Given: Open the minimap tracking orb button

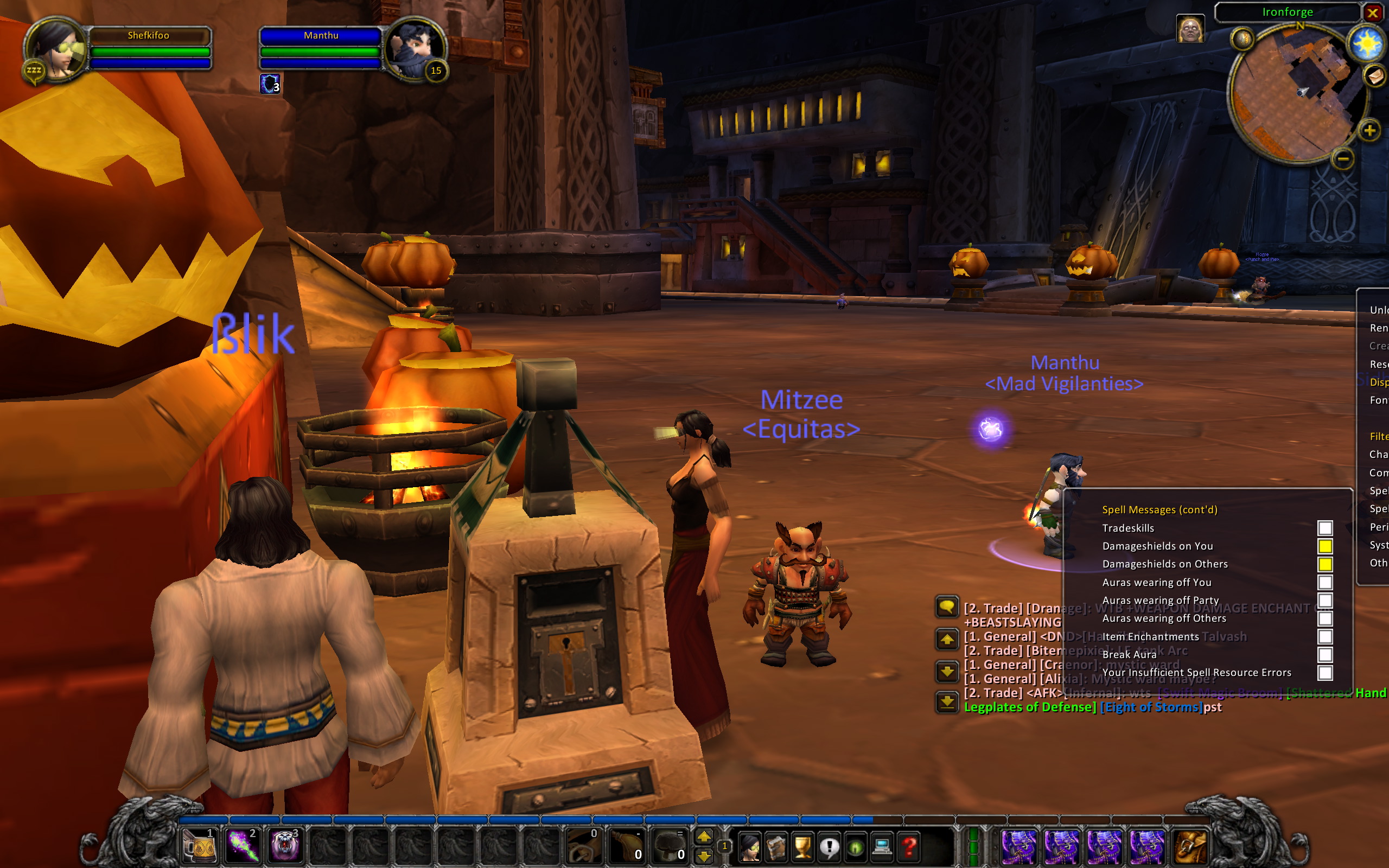Looking at the screenshot, I should coord(1243,39).
